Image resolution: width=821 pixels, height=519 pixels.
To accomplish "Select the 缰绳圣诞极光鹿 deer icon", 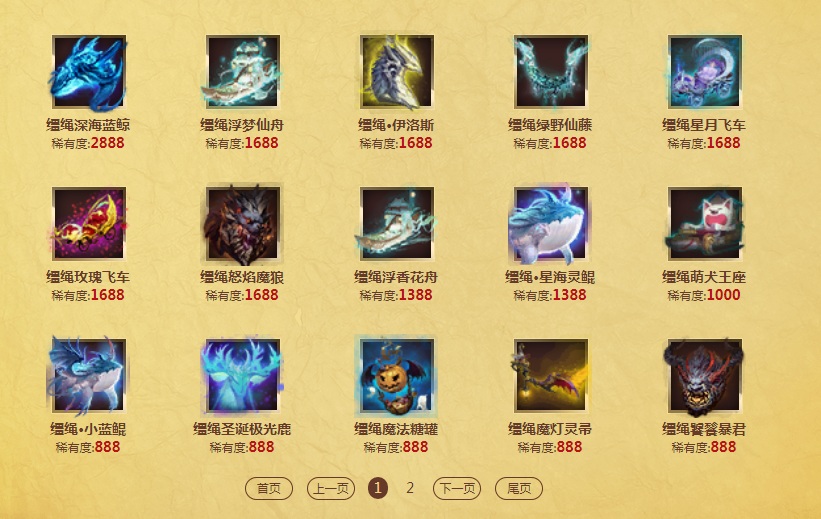I will 243,375.
